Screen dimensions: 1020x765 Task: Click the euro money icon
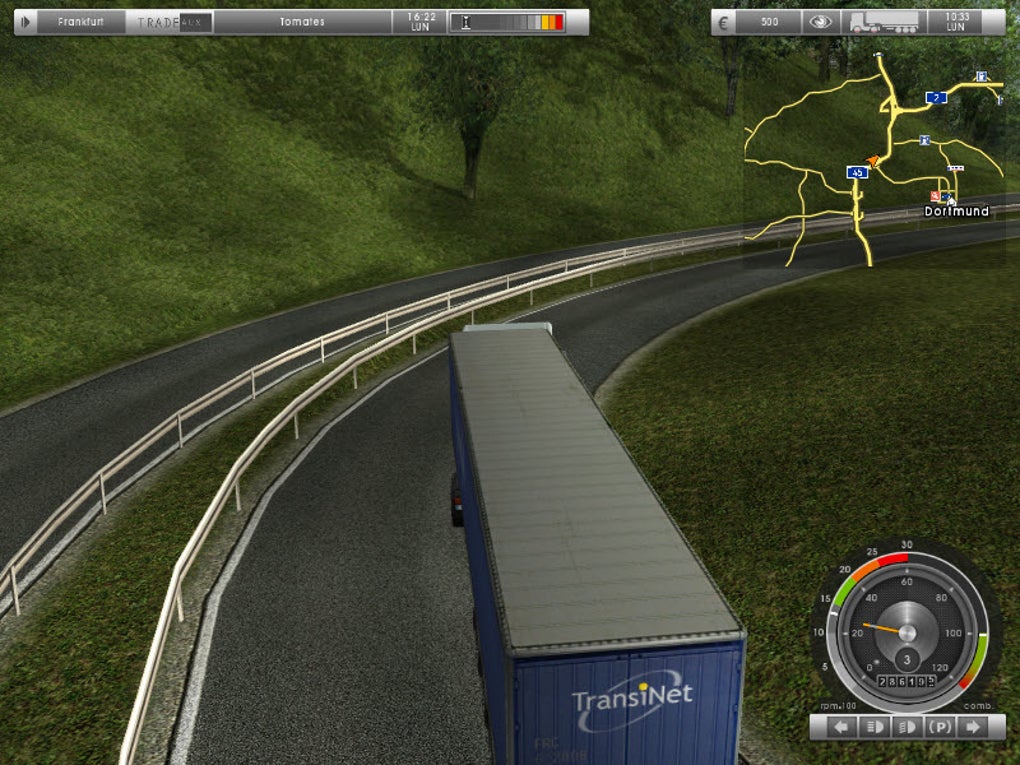(727, 22)
